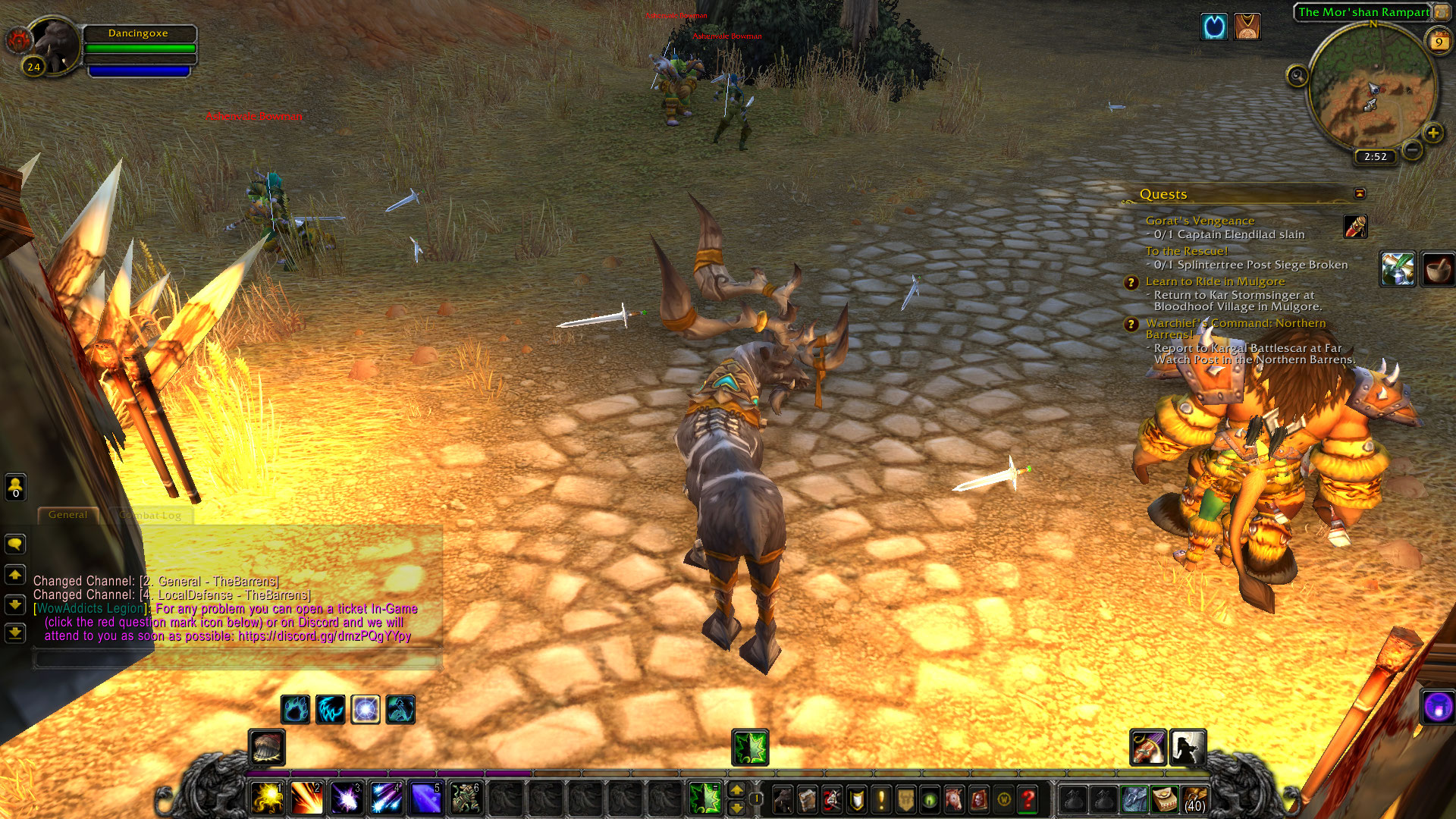Cast the yellow swirl spell in slot 1
This screenshot has height=819, width=1456.
(267, 799)
